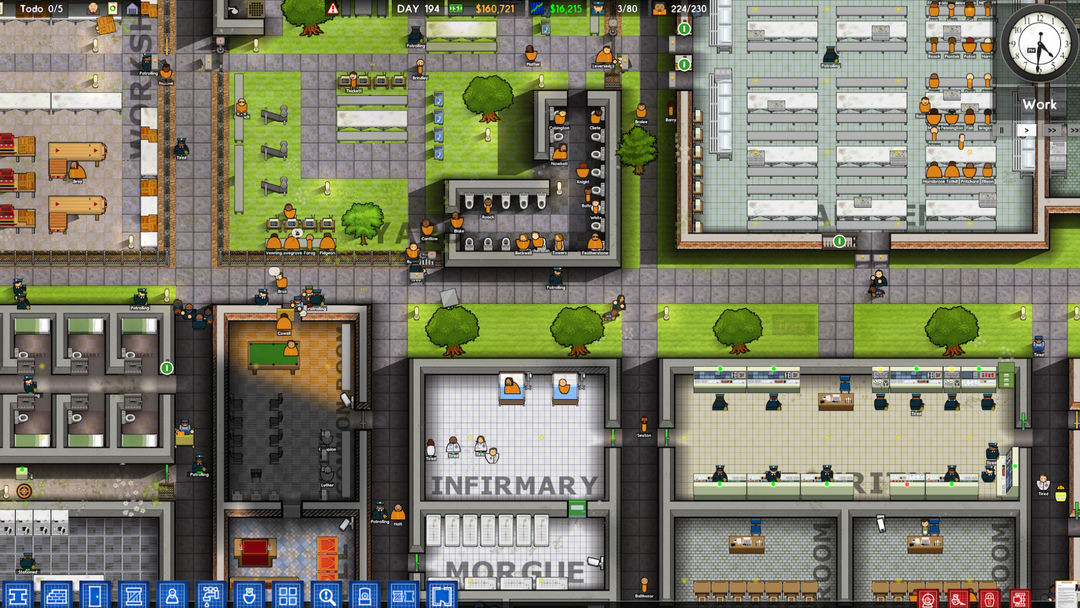The width and height of the screenshot is (1080, 608).
Task: Open the Materials brick wall menu
Action: (x=56, y=595)
